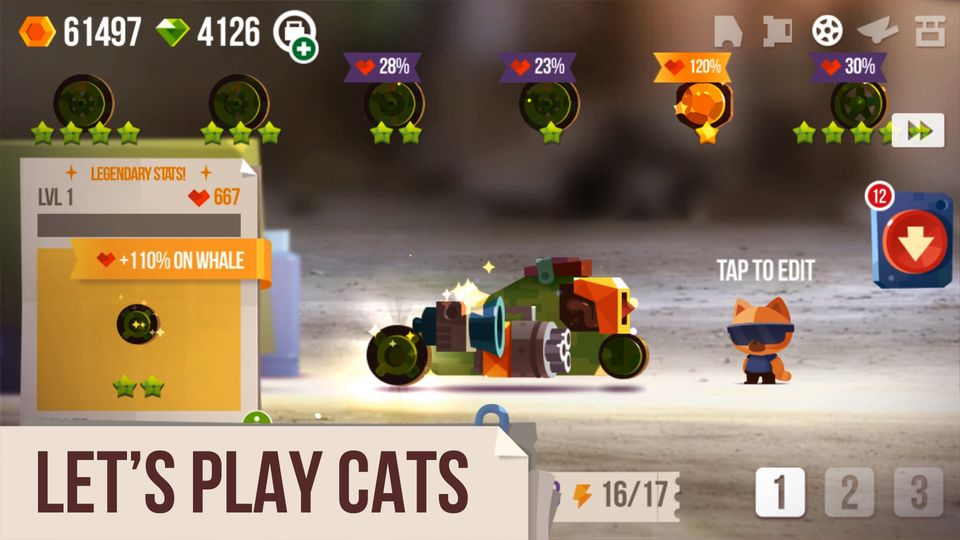
Task: Switch to vehicle slot 2
Action: (x=849, y=492)
